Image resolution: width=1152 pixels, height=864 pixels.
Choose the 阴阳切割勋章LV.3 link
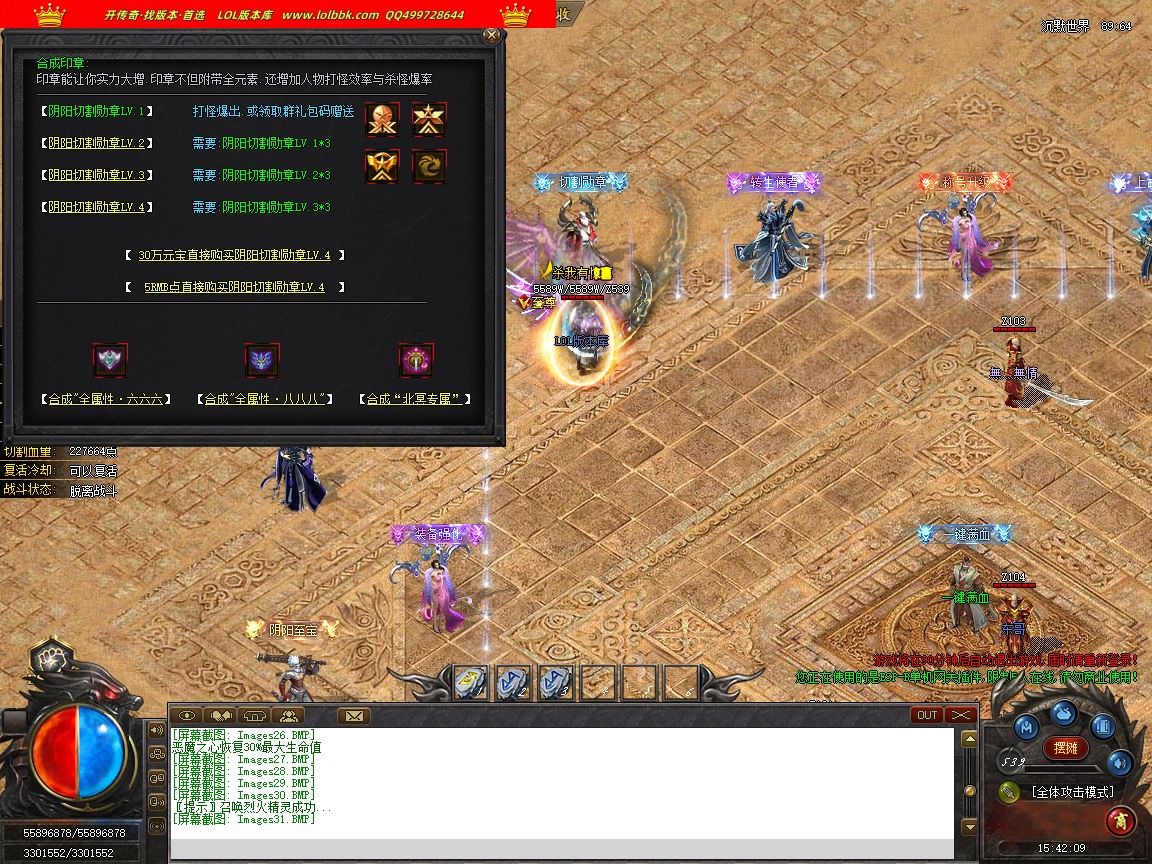pos(97,175)
